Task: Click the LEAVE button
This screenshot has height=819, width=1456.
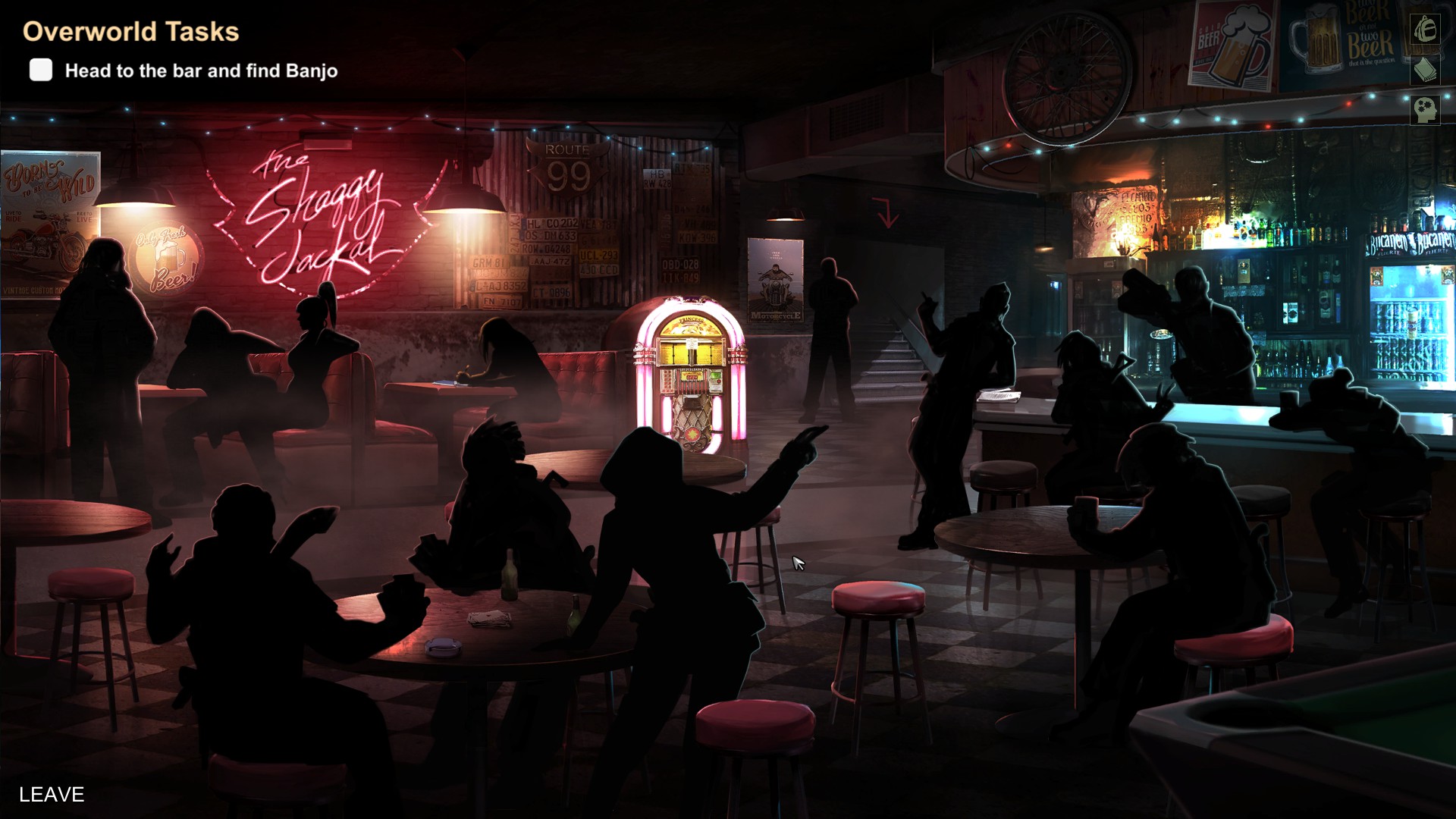Action: point(52,794)
